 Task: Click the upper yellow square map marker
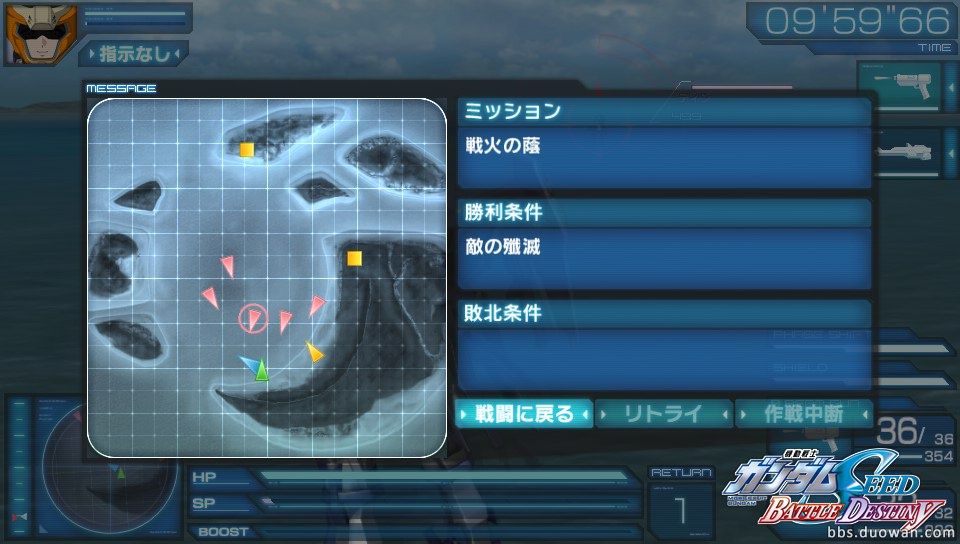tap(246, 150)
